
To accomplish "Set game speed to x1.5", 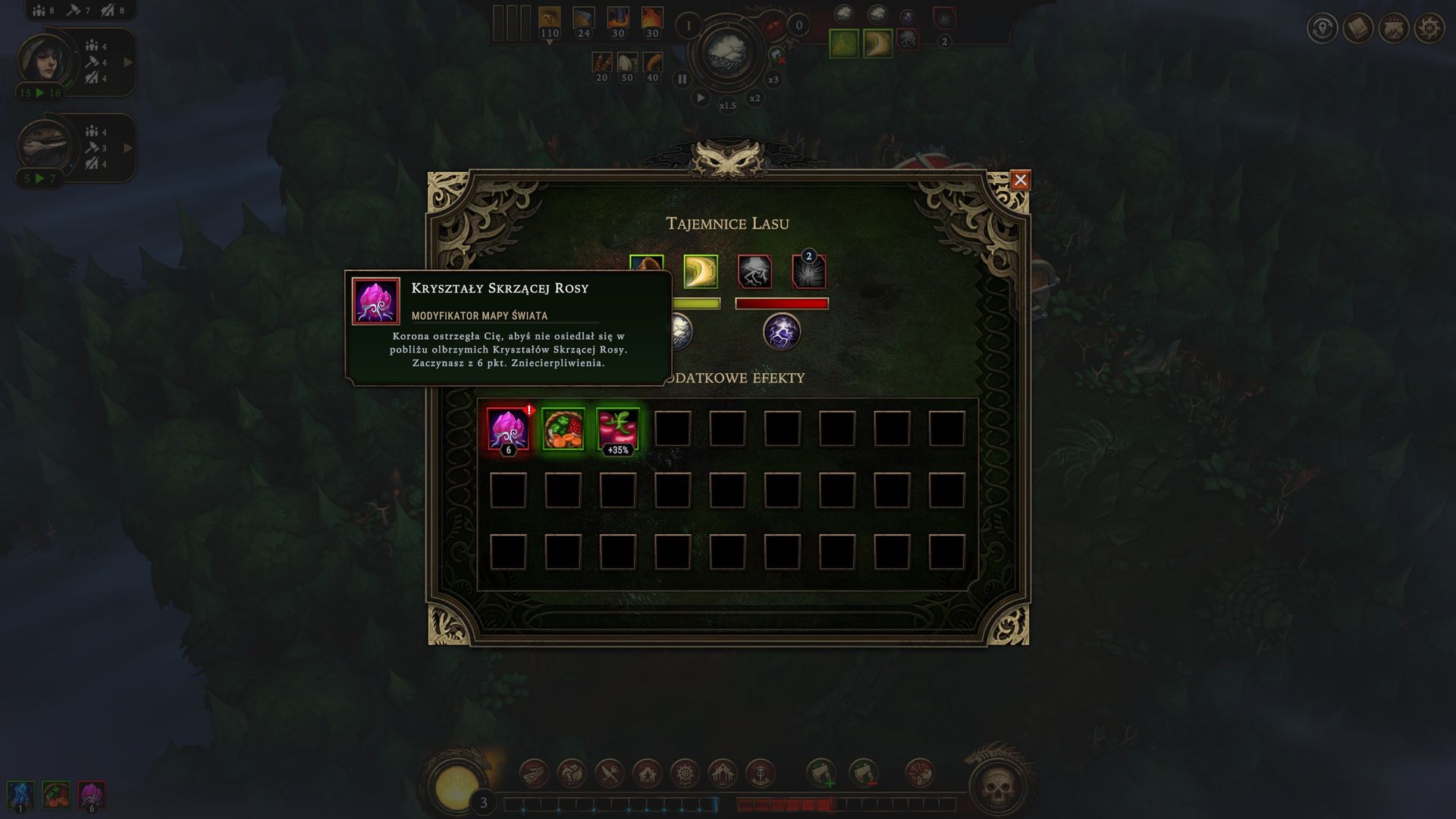I will [727, 105].
